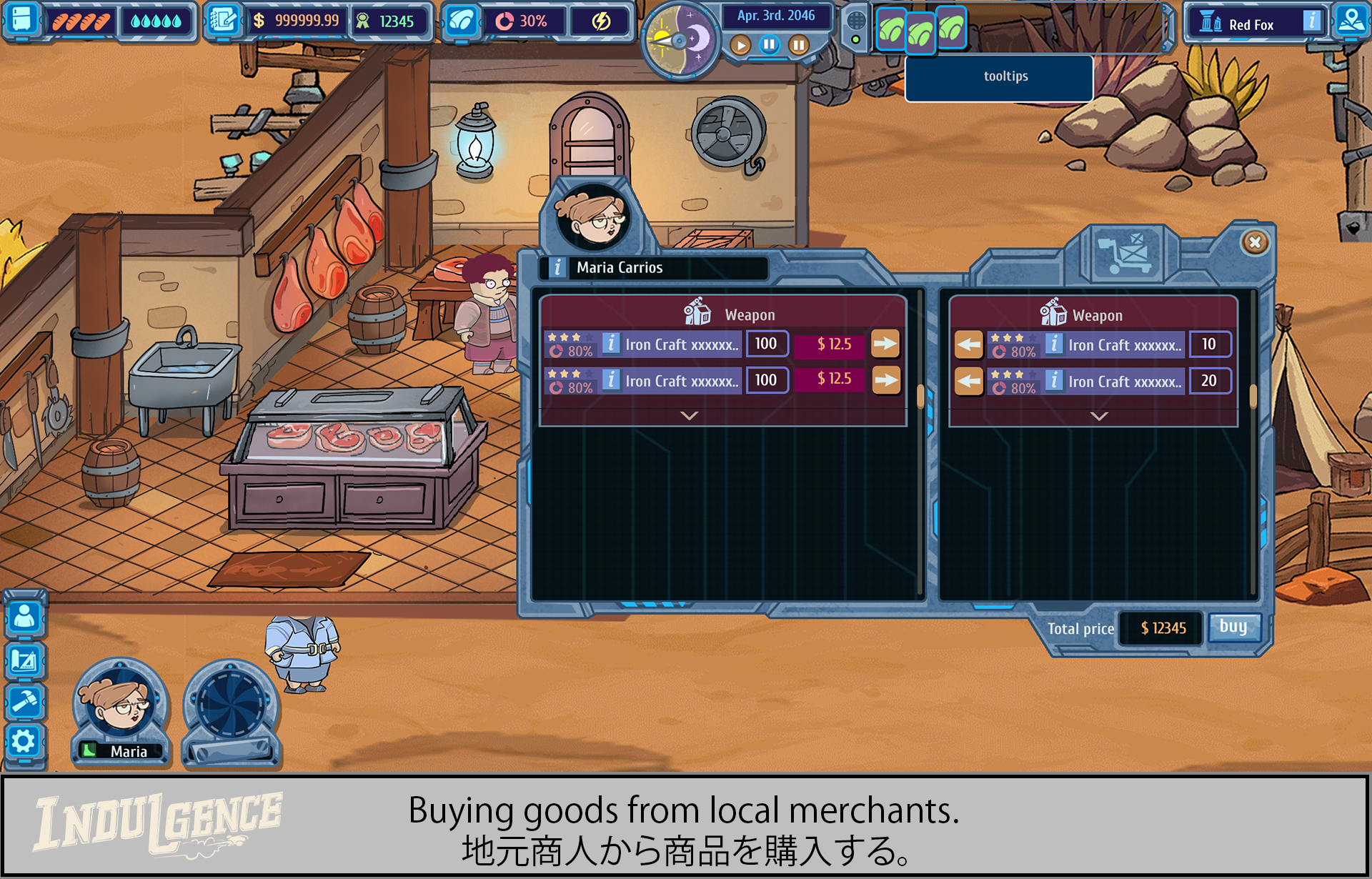Open the hammer build menu
The height and width of the screenshot is (879, 1372).
pos(24,701)
